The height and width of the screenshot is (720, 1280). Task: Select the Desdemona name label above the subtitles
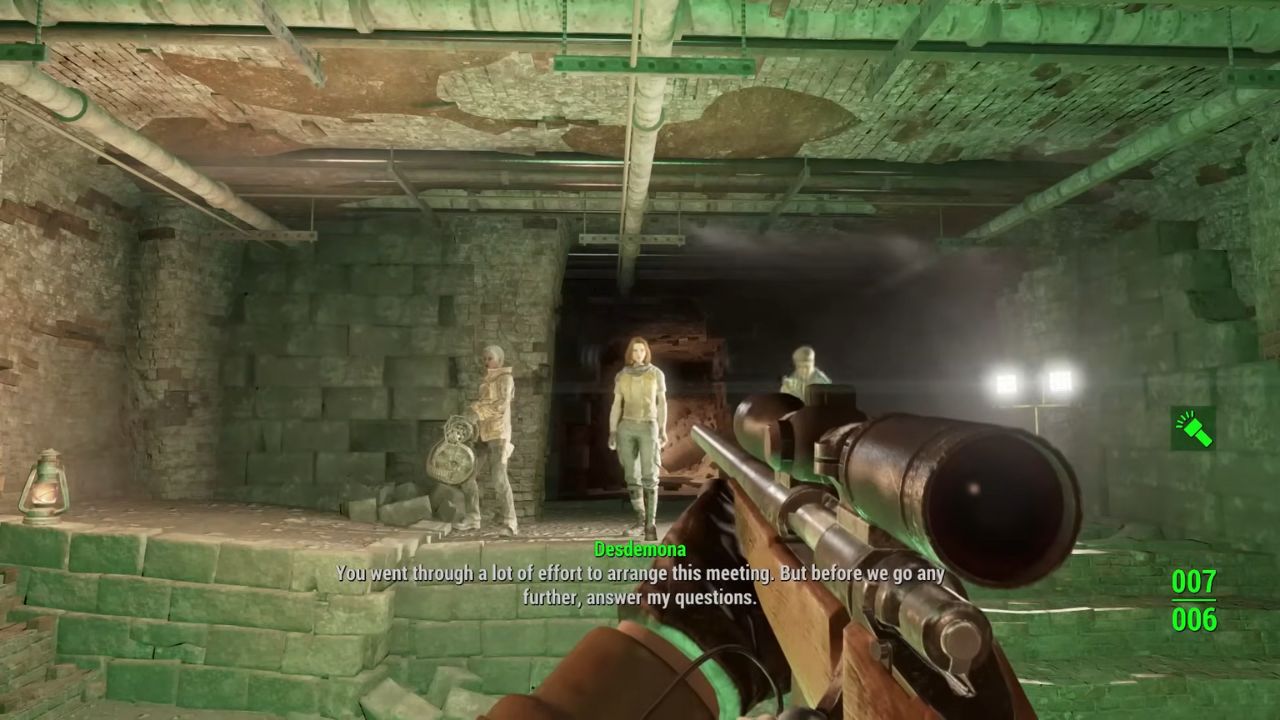pyautogui.click(x=641, y=548)
